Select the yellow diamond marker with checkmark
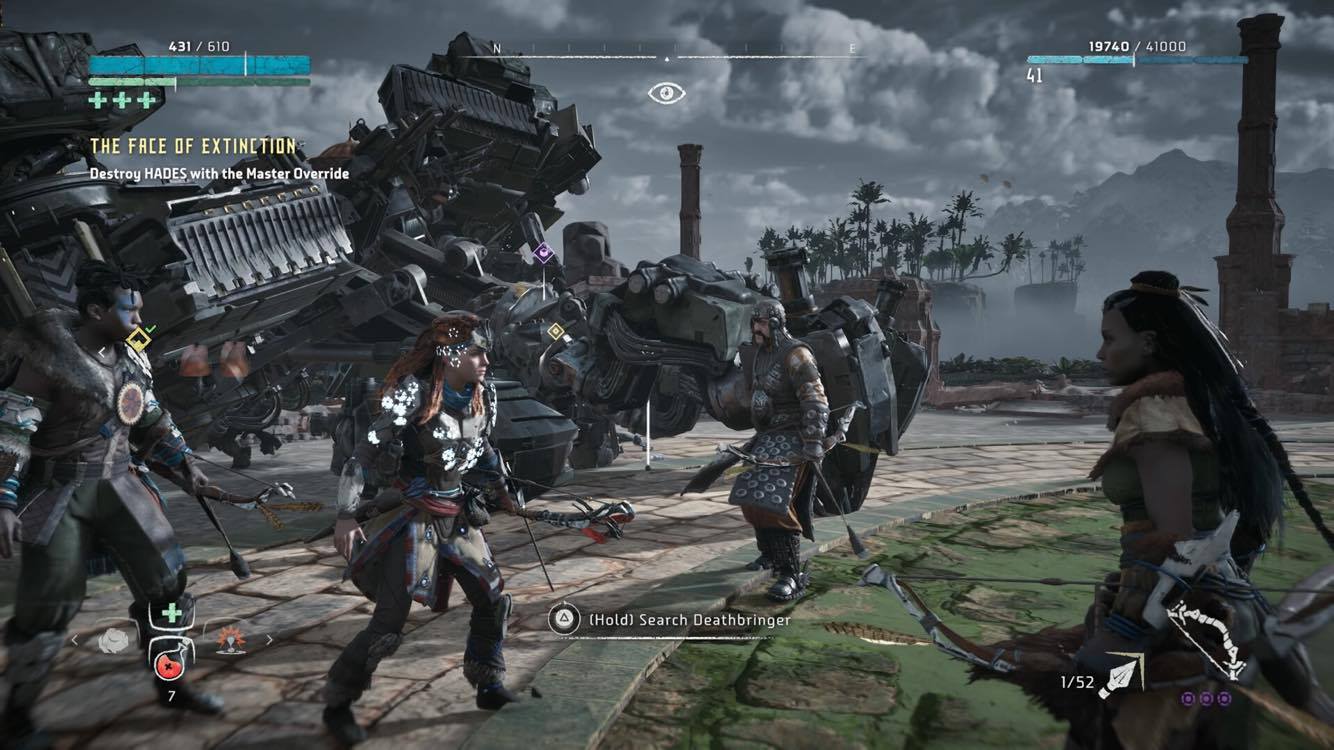Viewport: 1334px width, 750px height. [x=138, y=340]
